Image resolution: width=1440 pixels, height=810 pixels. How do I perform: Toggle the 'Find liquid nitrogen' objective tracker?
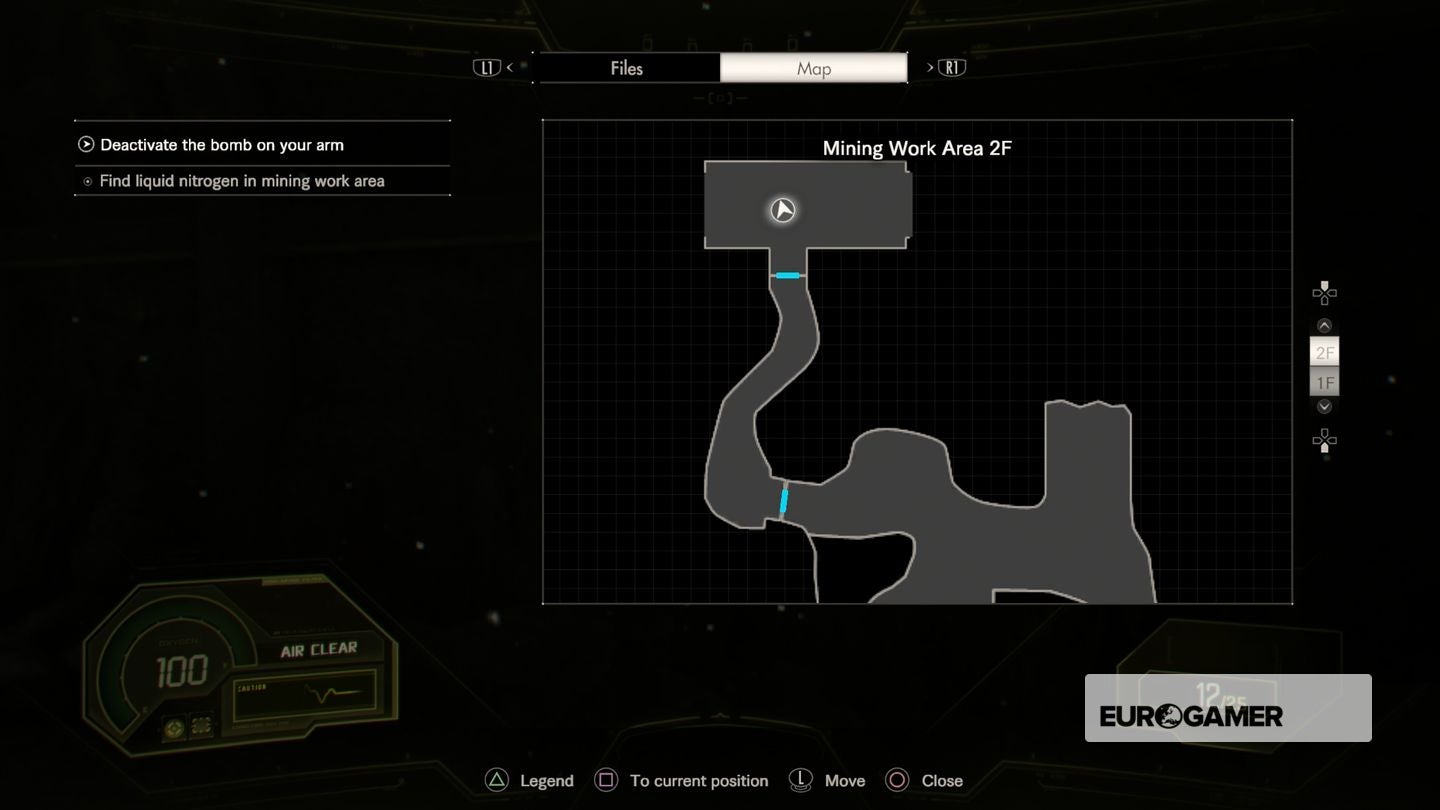click(88, 181)
